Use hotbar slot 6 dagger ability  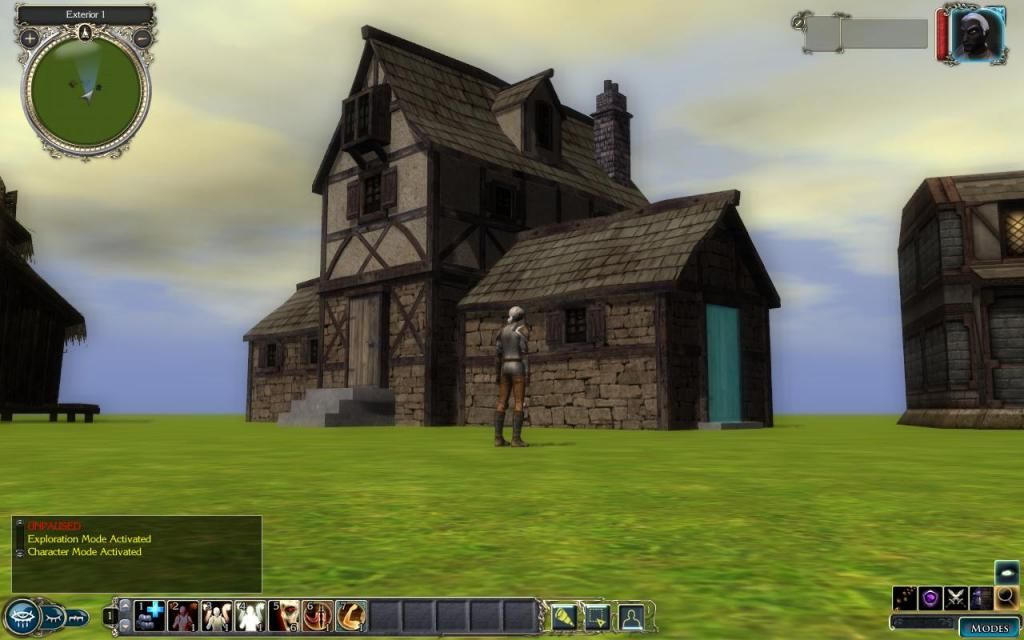(318, 616)
